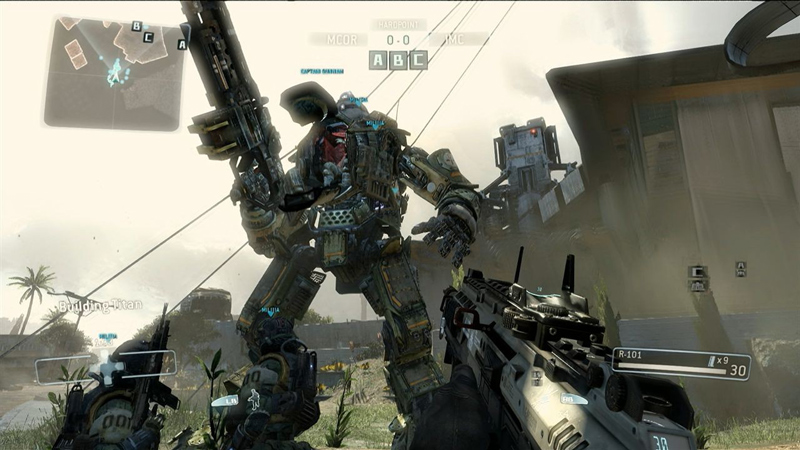
Task: Click the hardpoint C world marker
Action: [x=697, y=271]
